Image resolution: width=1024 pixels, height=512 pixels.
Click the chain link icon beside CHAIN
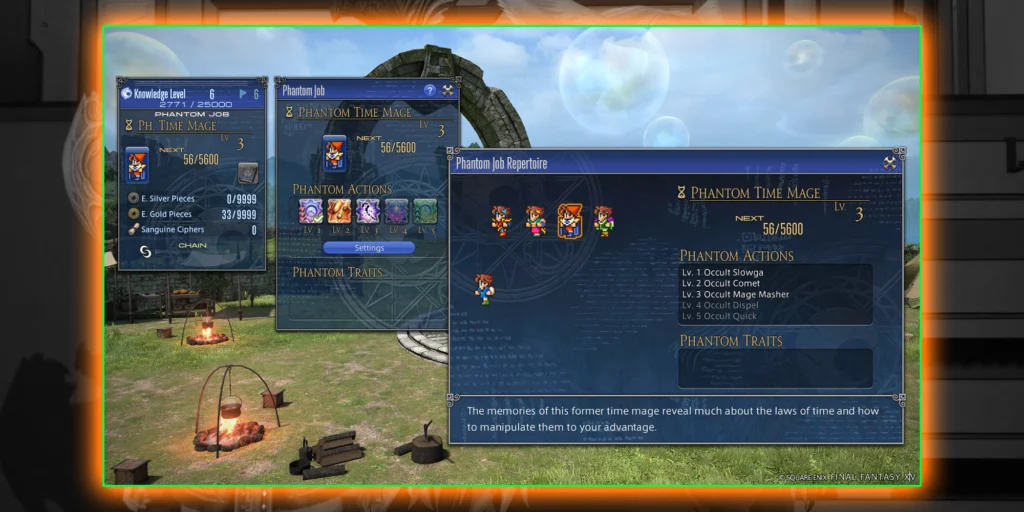click(145, 251)
